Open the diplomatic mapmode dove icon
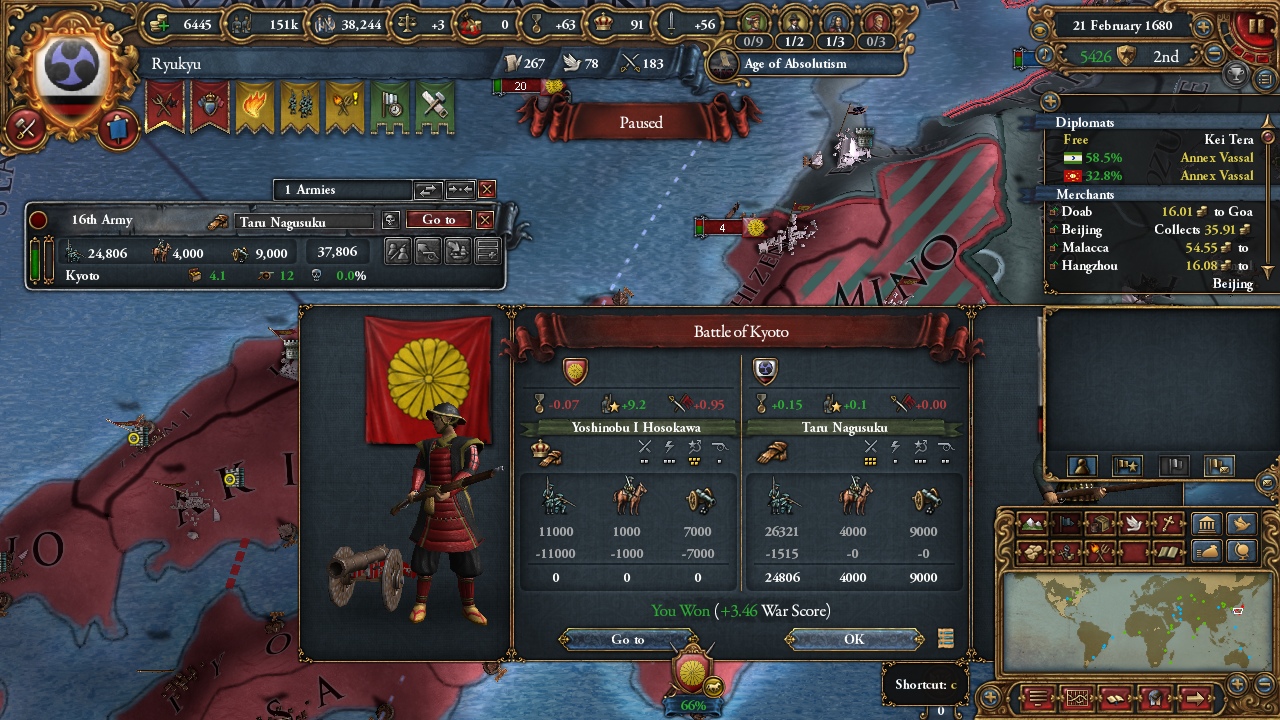 point(1133,524)
